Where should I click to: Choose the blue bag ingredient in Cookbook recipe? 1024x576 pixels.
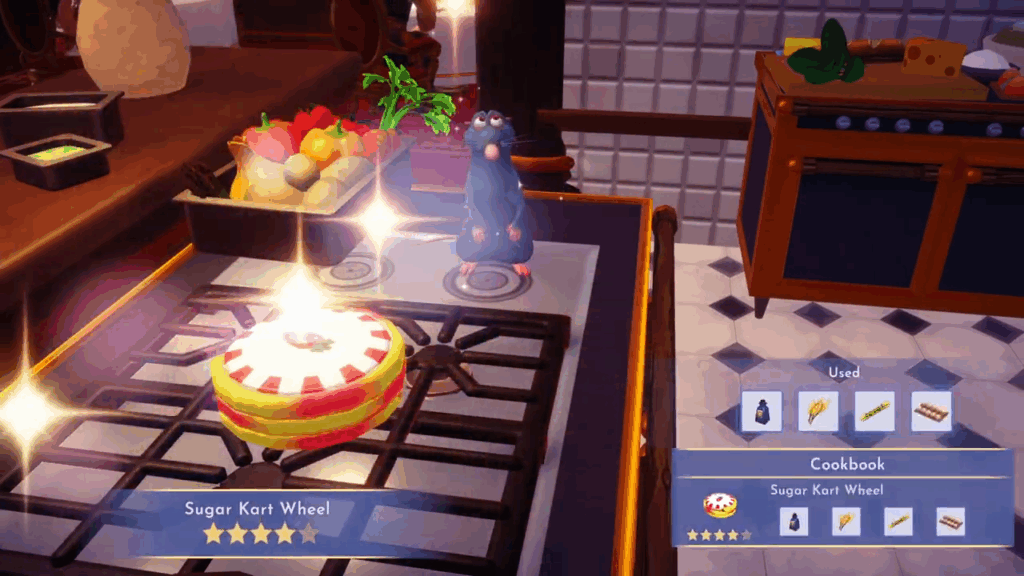[x=794, y=520]
